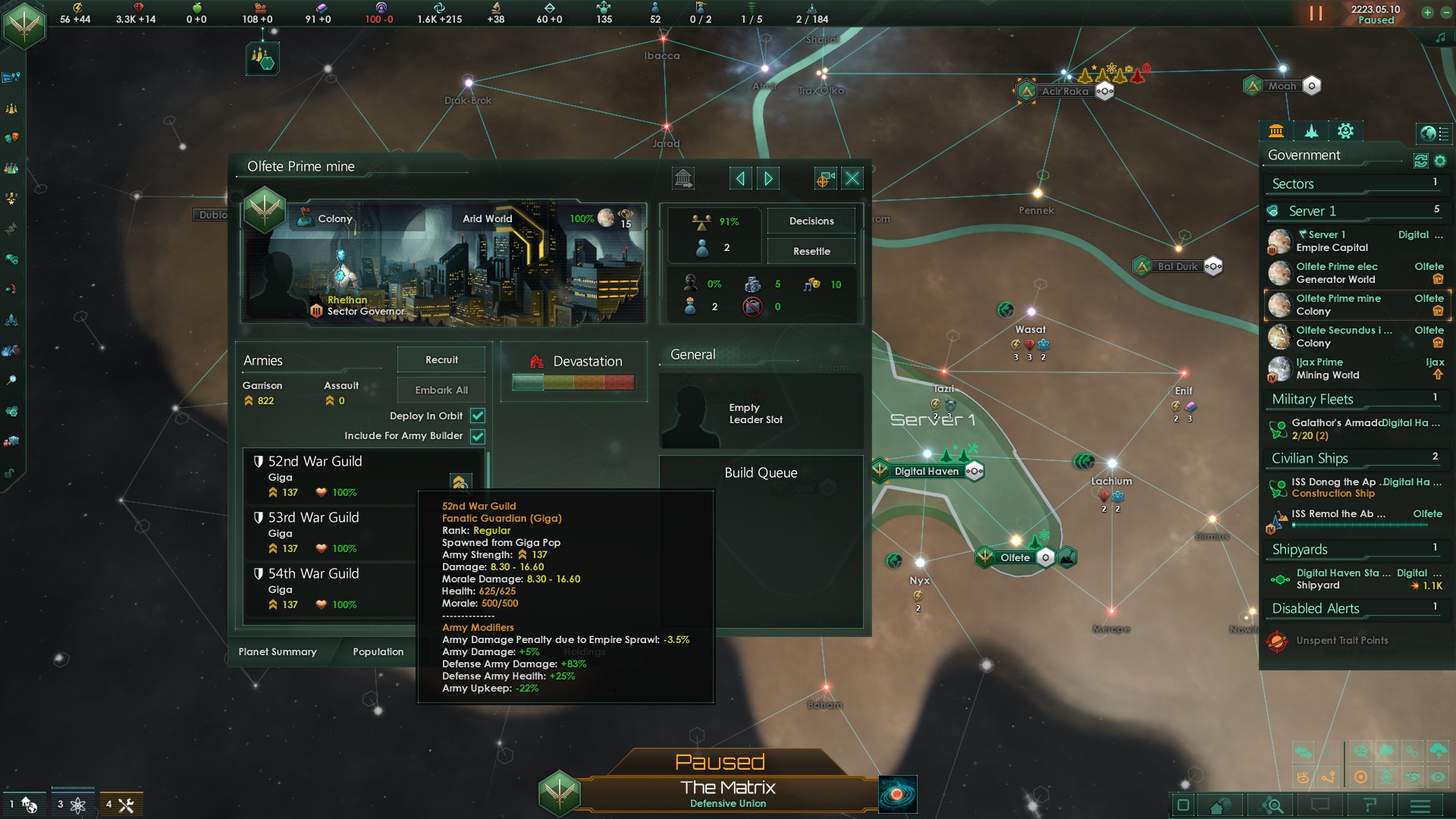Disable the Deploy In Orbit checkbox
This screenshot has height=819, width=1456.
(x=477, y=416)
